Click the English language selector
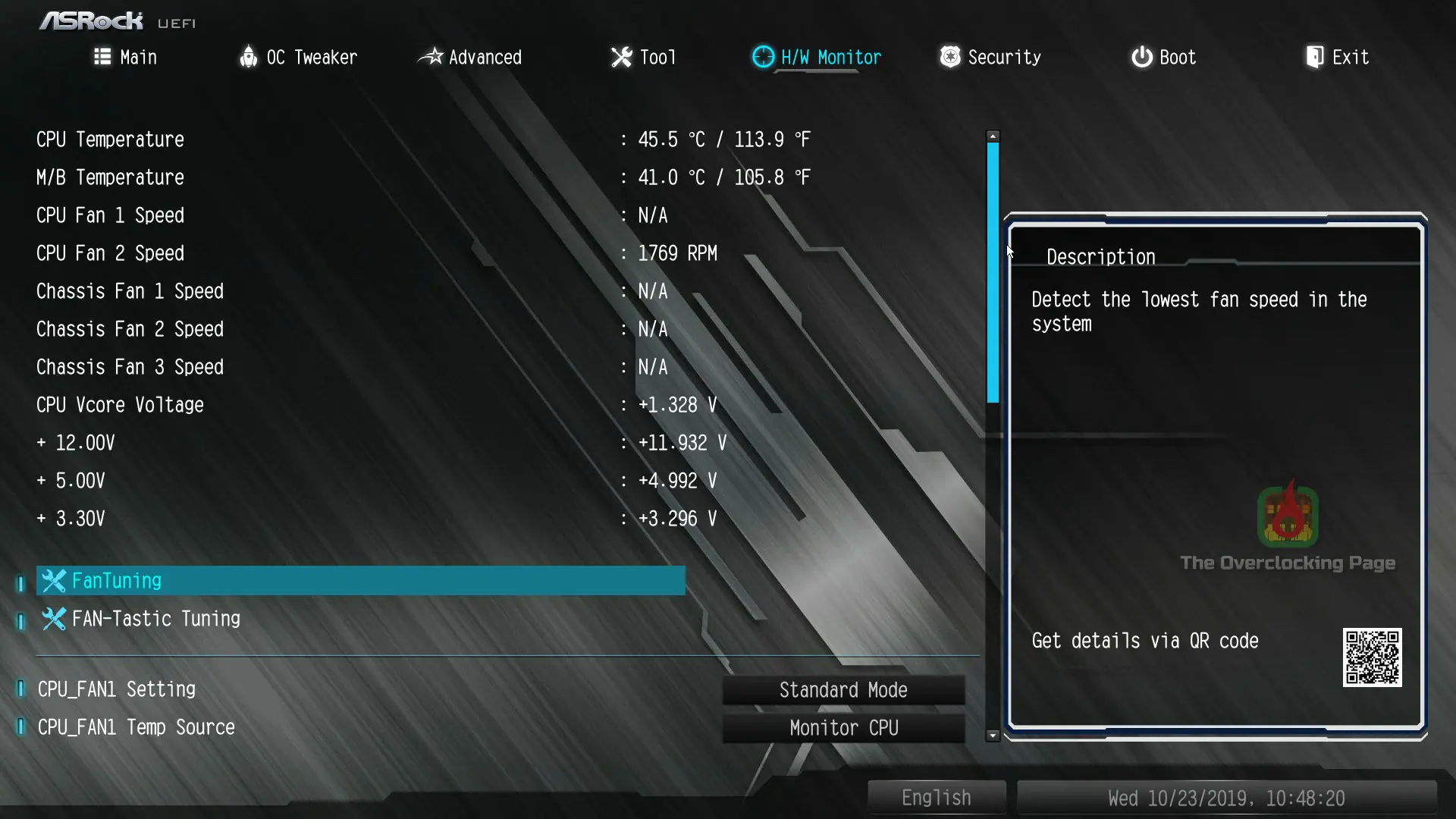Screen dimensions: 1456x819 [936, 797]
